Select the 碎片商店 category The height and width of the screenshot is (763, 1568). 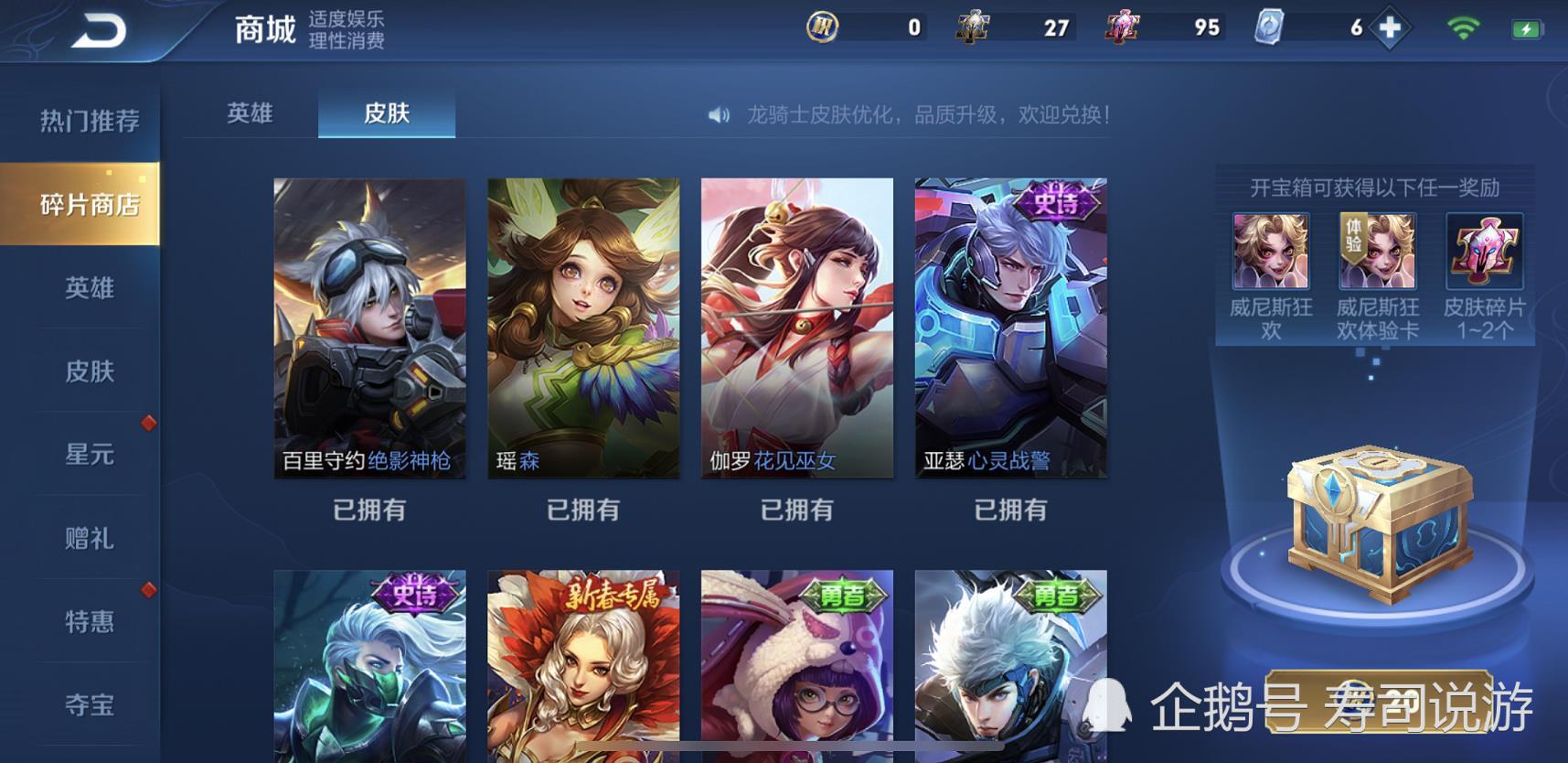[x=89, y=204]
